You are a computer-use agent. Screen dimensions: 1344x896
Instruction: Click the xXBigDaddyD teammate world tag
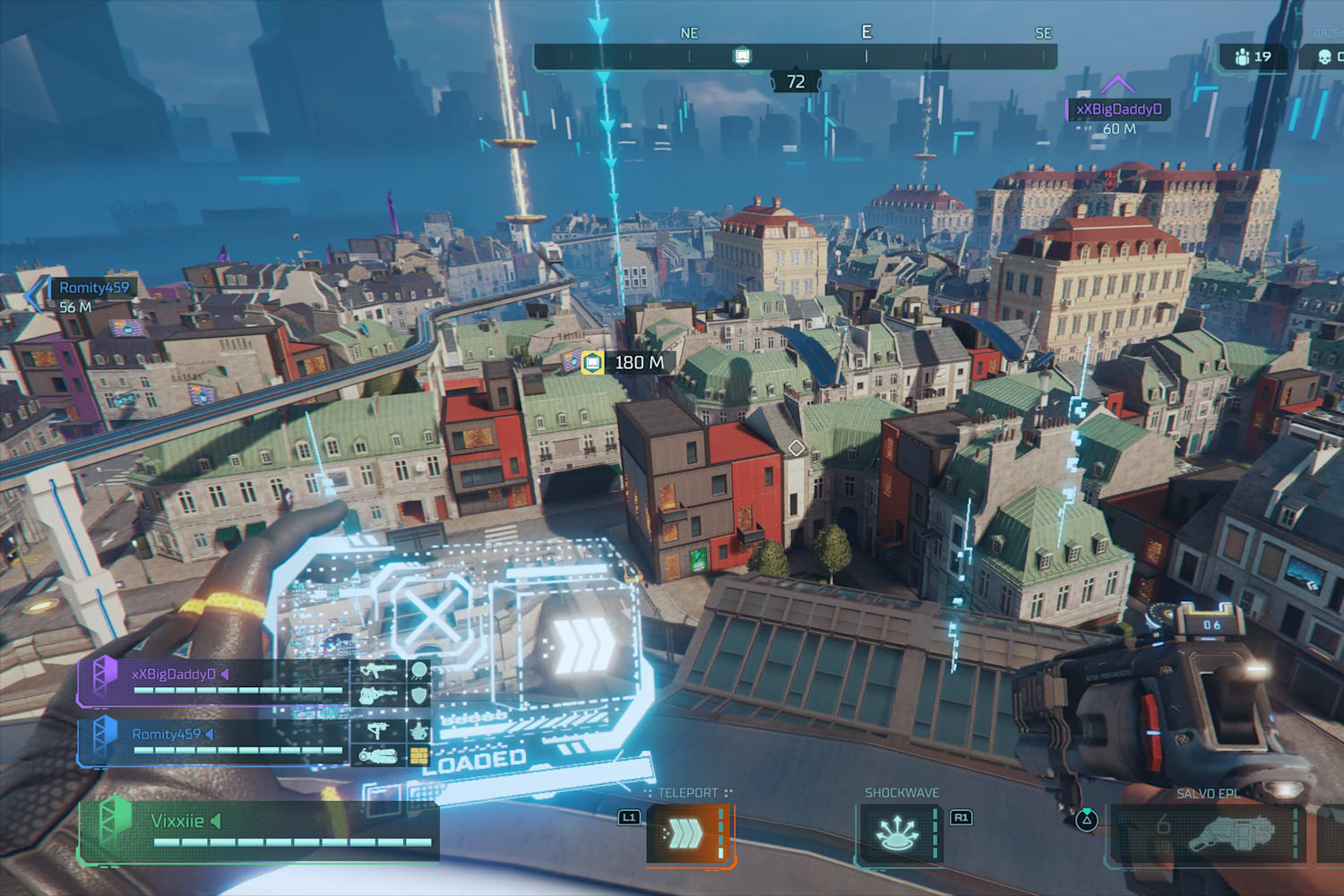(x=1118, y=109)
